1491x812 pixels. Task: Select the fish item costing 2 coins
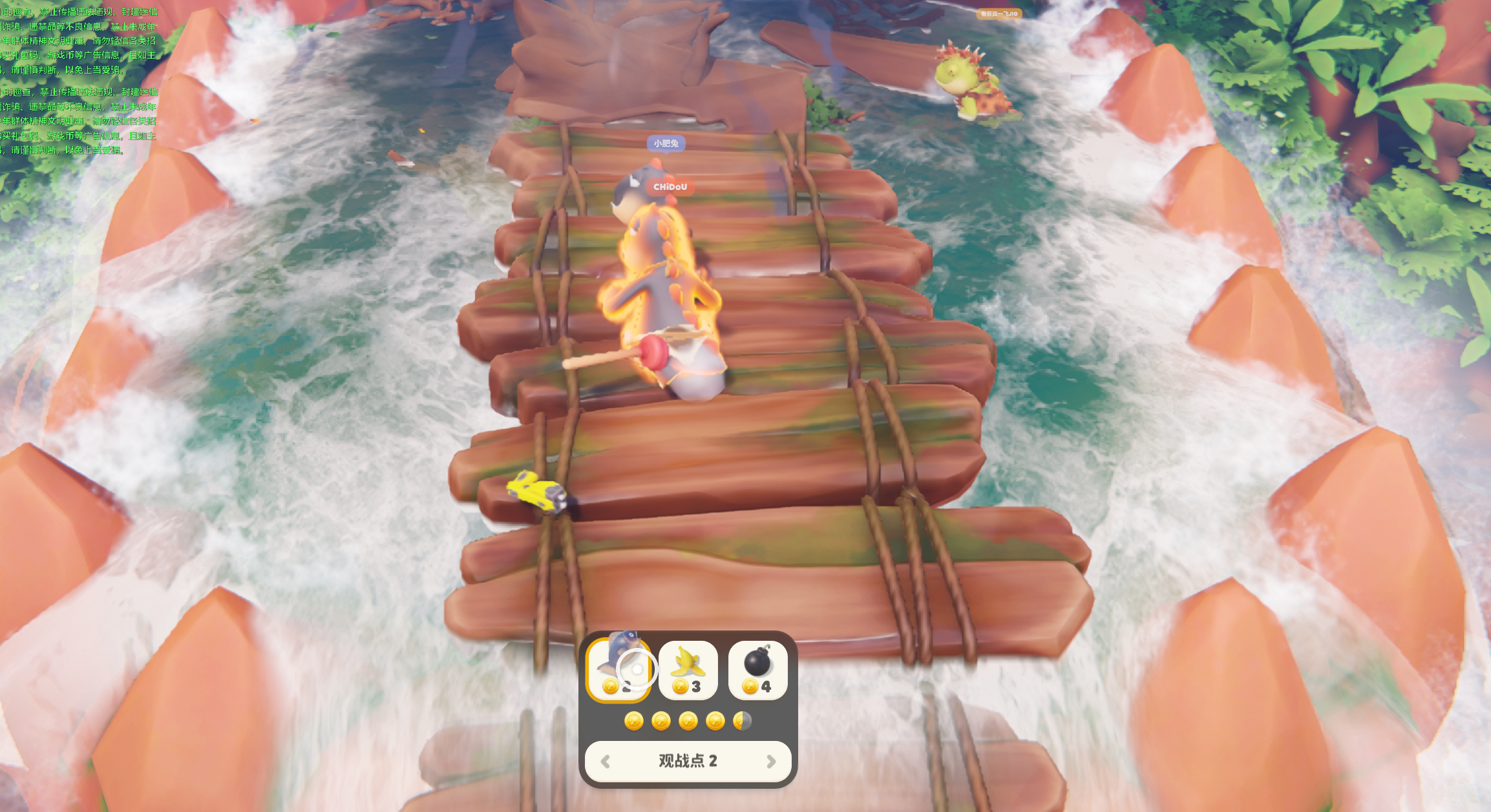click(619, 670)
